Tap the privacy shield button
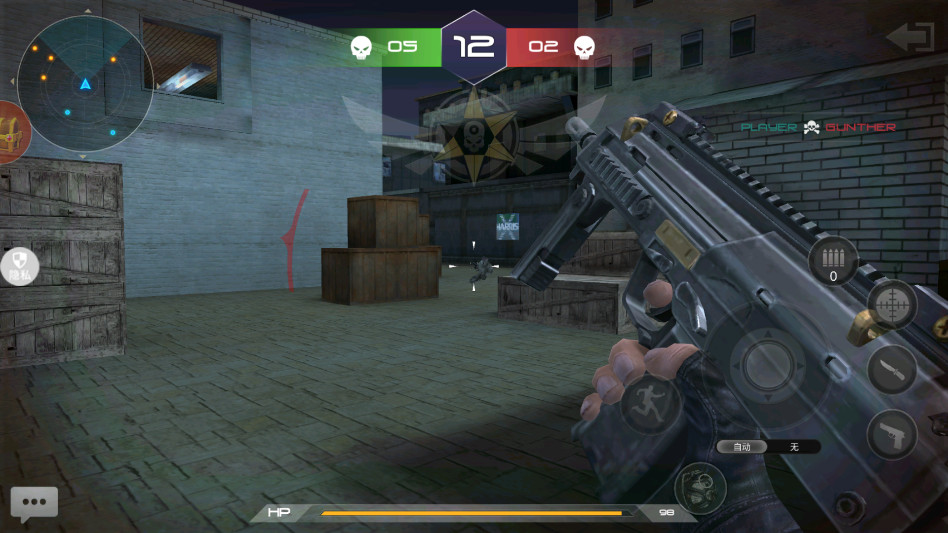Viewport: 948px width, 533px height. [19, 267]
